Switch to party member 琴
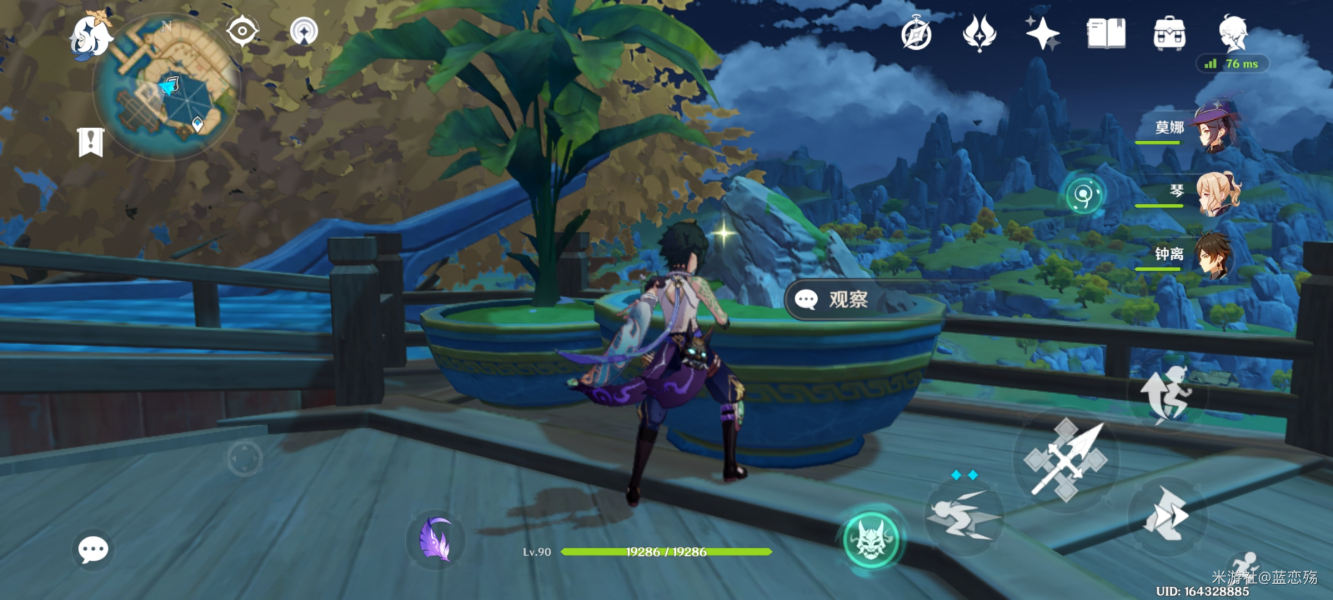The image size is (1333, 600). point(1217,192)
